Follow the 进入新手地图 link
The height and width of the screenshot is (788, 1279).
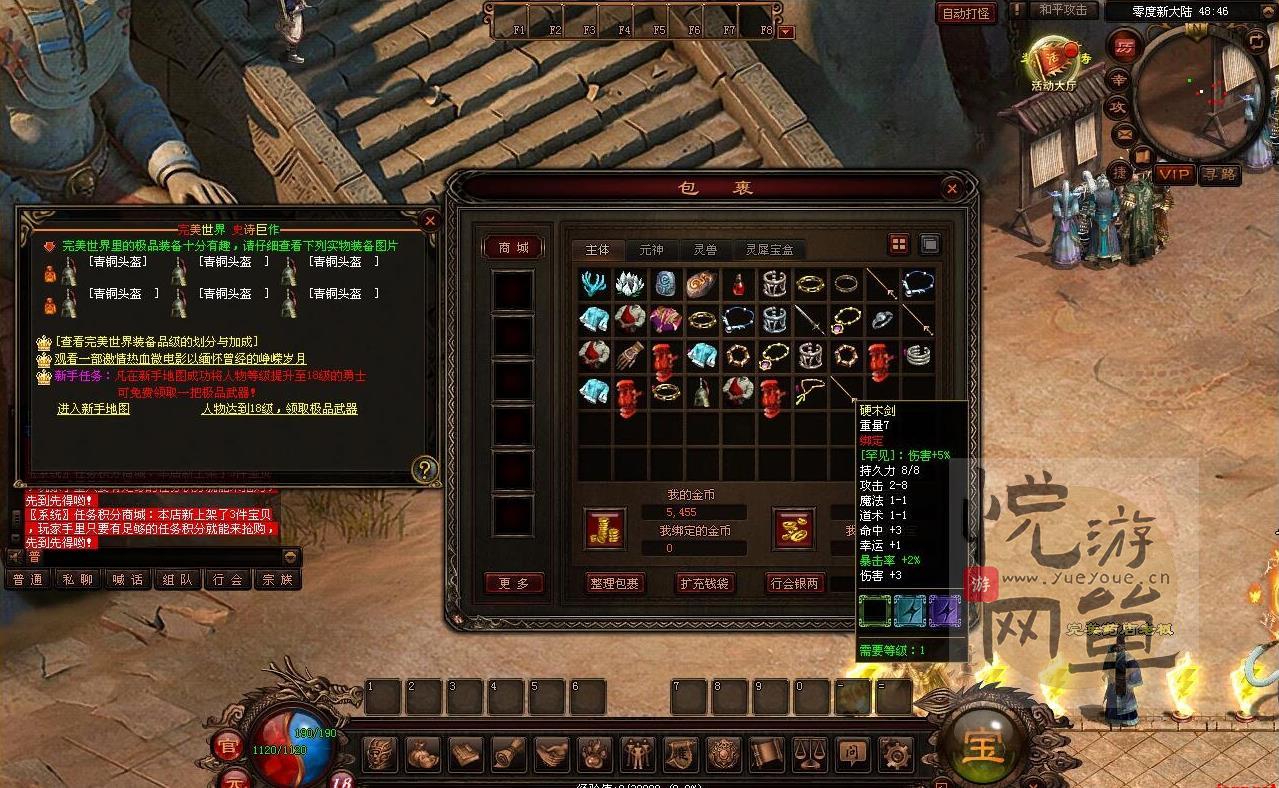94,409
